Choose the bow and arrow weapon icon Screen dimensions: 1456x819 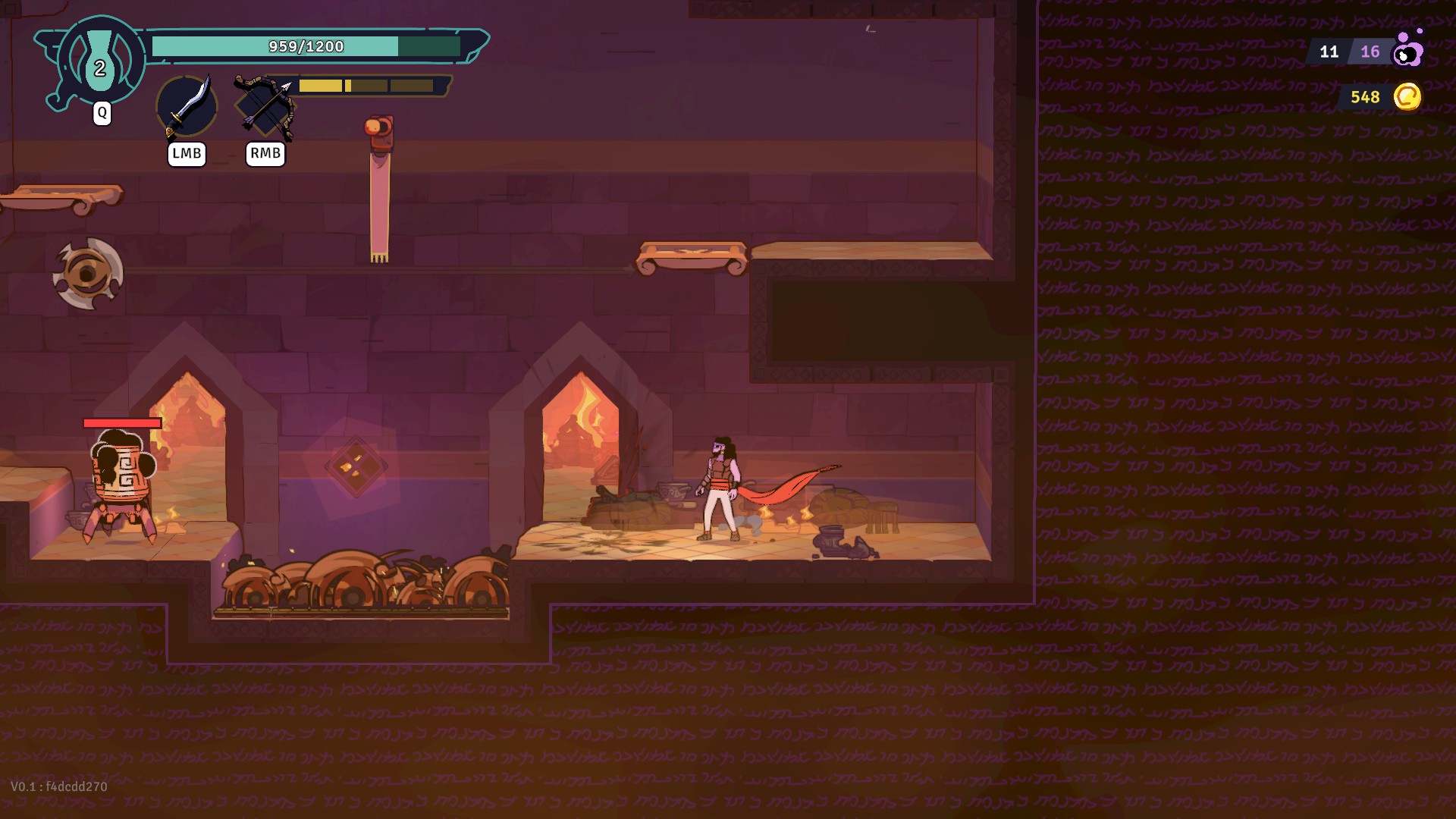(265, 106)
